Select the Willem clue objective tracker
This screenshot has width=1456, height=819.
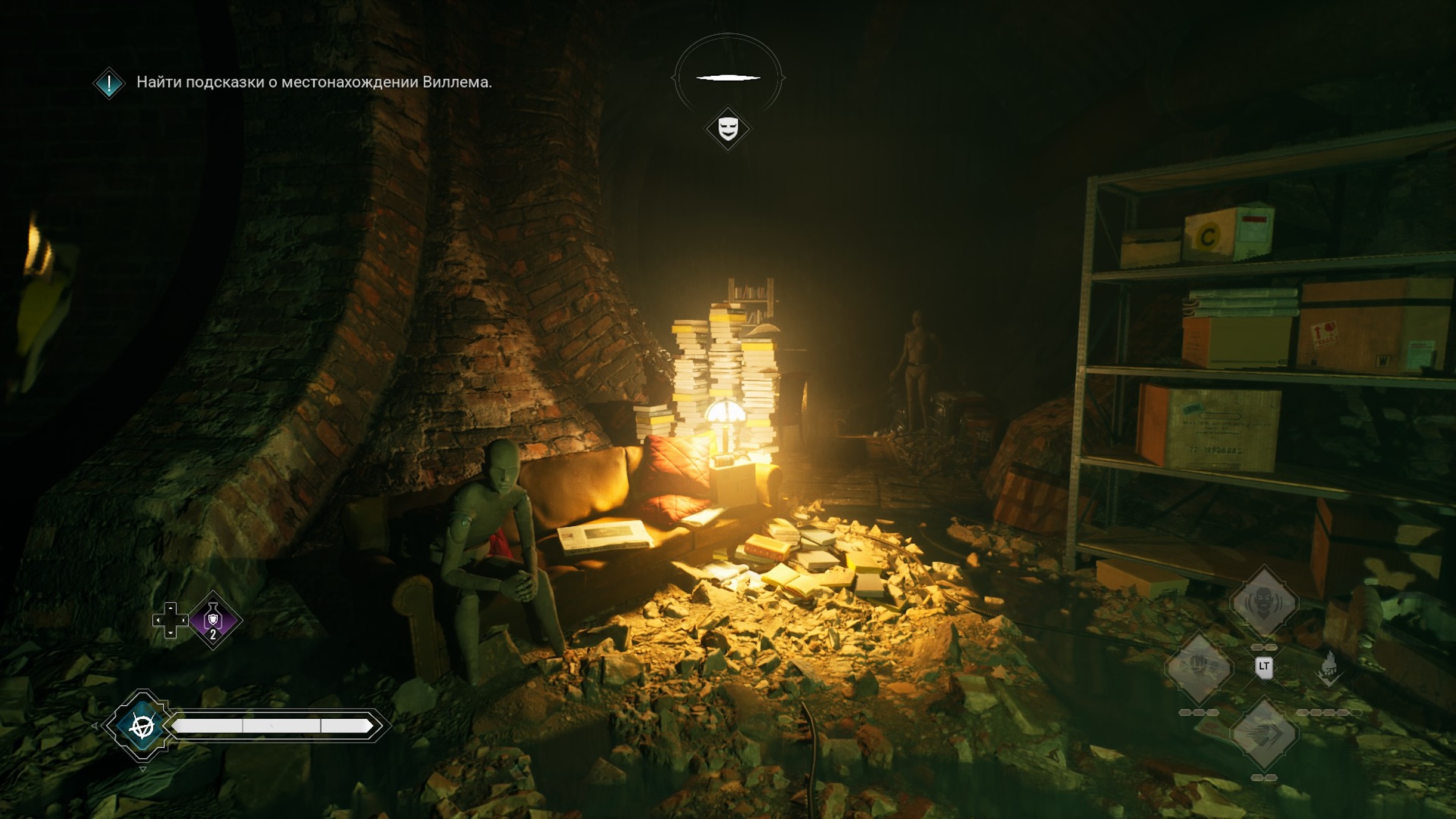314,82
